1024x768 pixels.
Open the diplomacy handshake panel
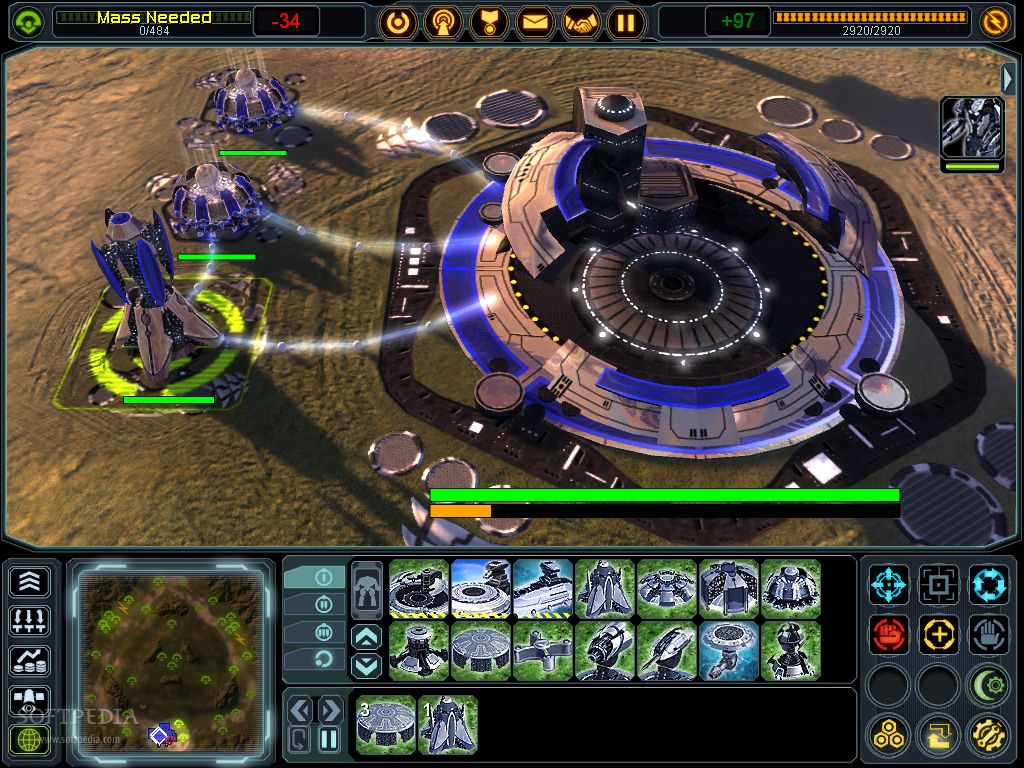click(x=581, y=21)
